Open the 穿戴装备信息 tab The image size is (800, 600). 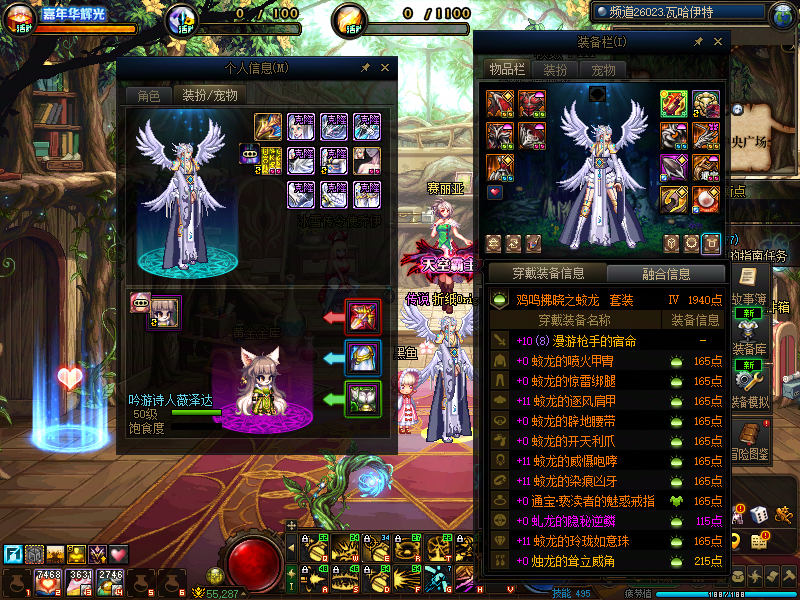546,274
